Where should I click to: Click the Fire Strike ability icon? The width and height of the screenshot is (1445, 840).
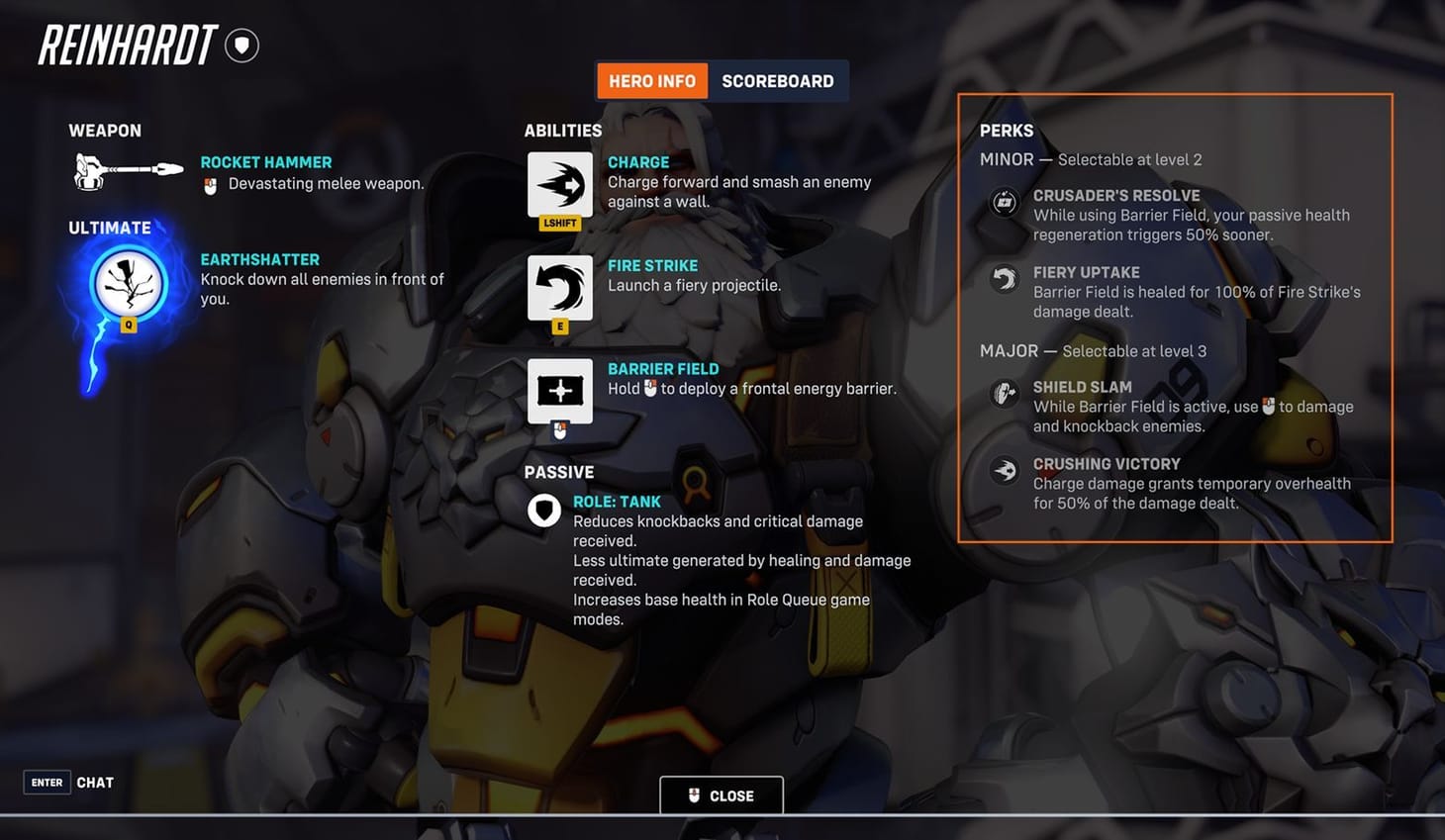coord(560,287)
